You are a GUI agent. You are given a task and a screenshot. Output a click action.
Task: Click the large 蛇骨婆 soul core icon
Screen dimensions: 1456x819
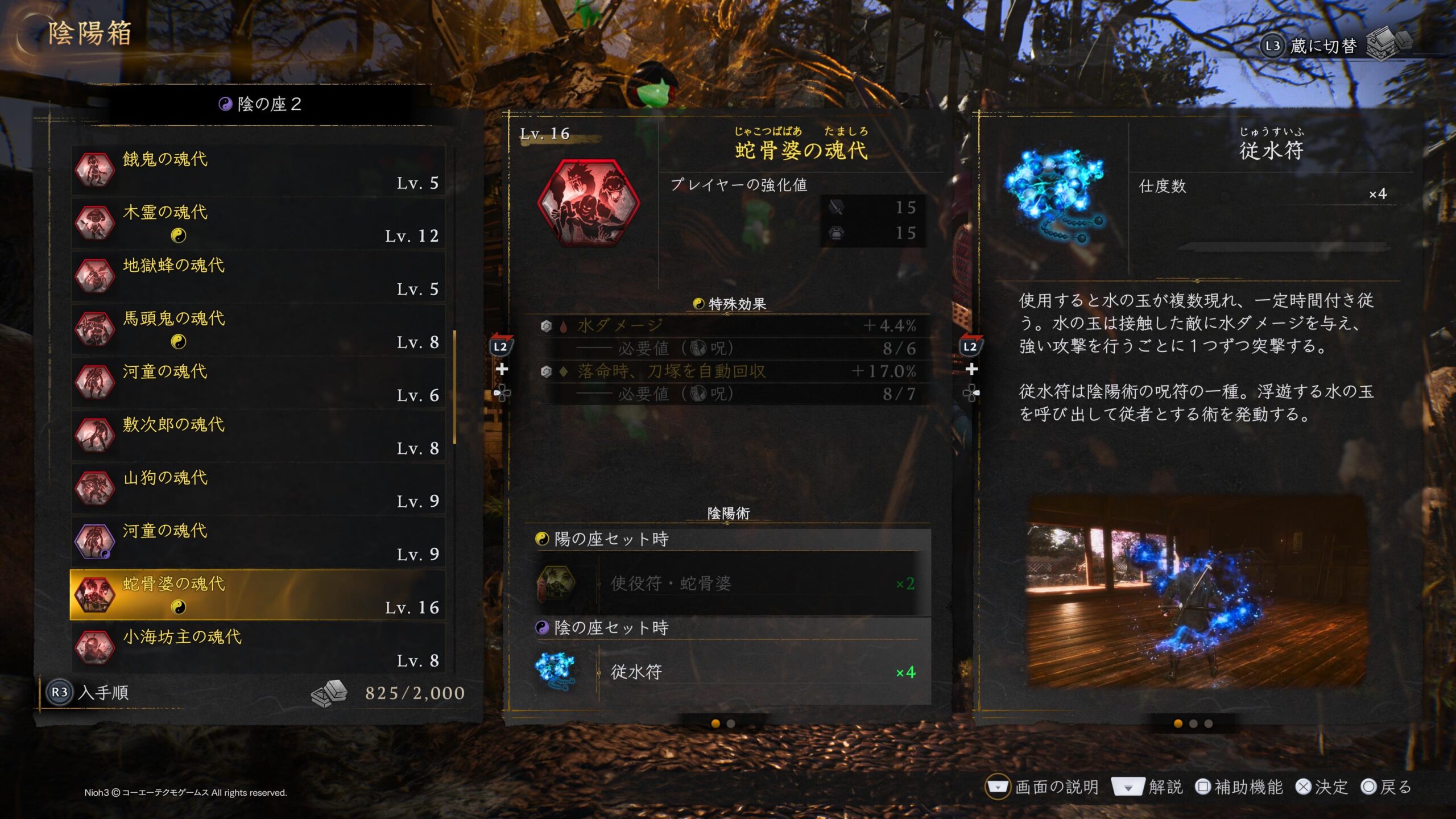tap(588, 203)
